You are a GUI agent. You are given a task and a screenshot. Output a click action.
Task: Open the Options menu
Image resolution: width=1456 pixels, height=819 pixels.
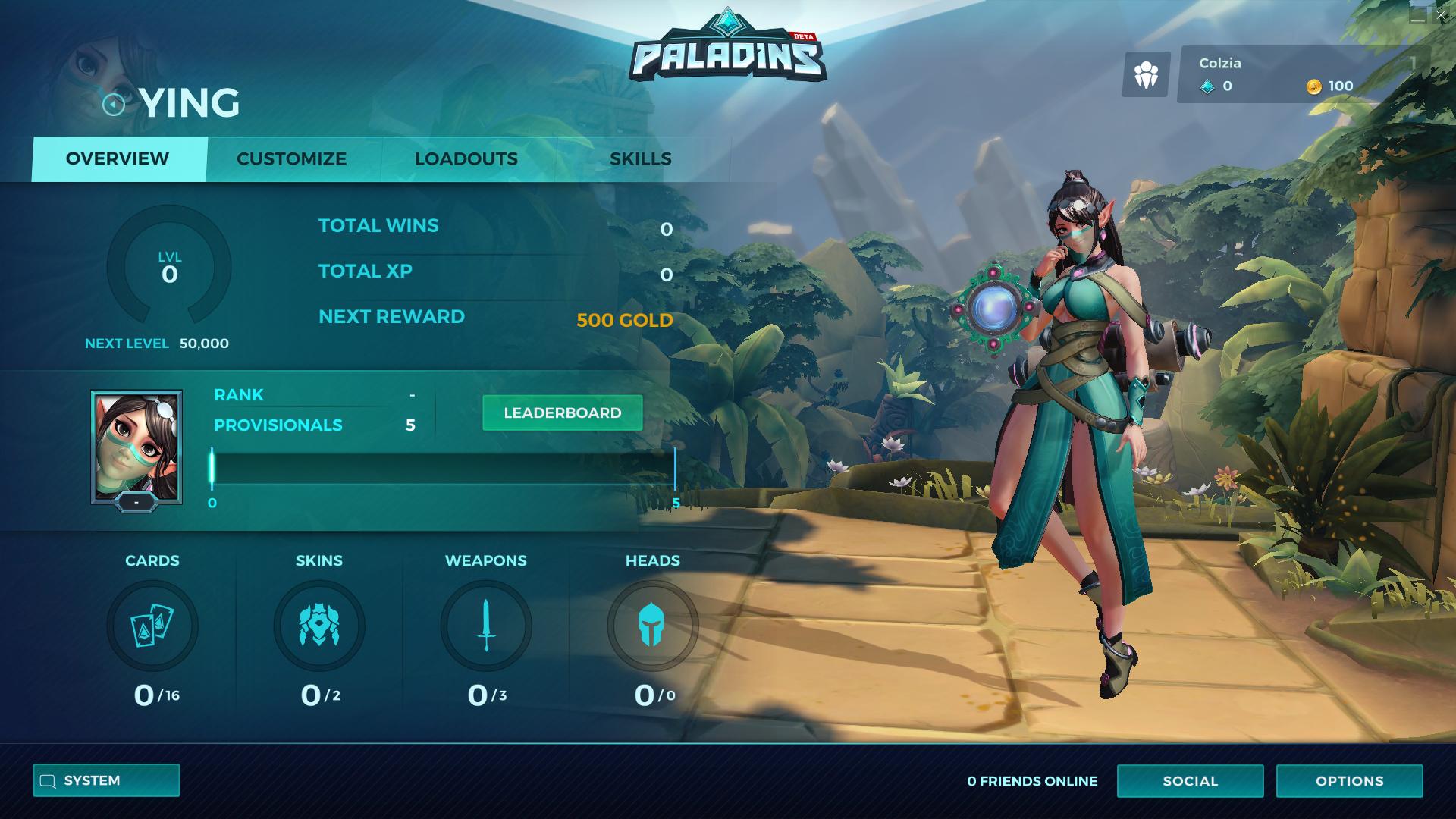tap(1349, 781)
